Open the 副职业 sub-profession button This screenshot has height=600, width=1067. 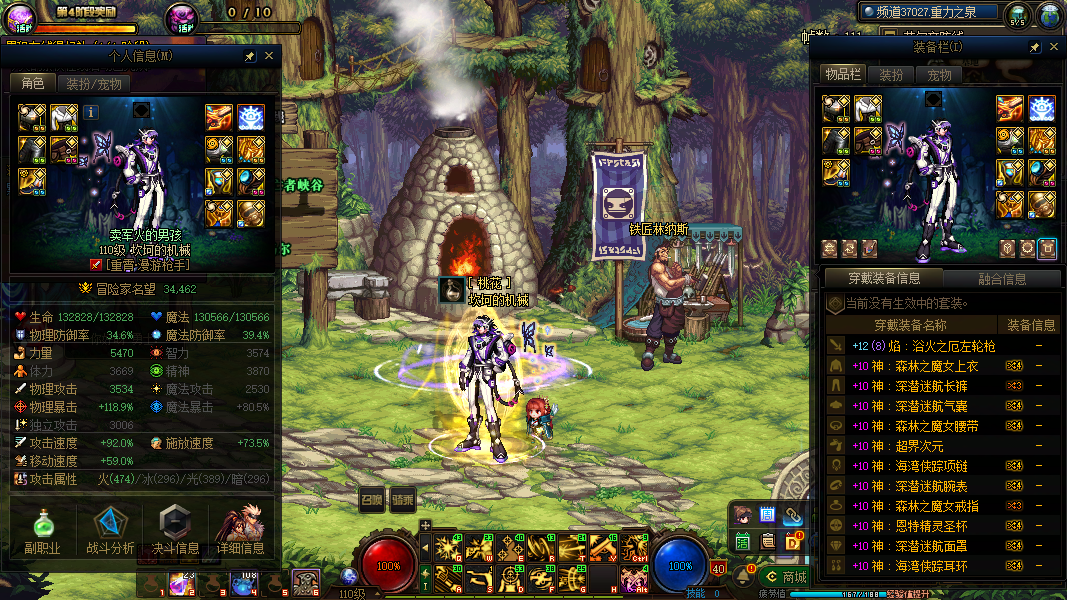[x=42, y=530]
